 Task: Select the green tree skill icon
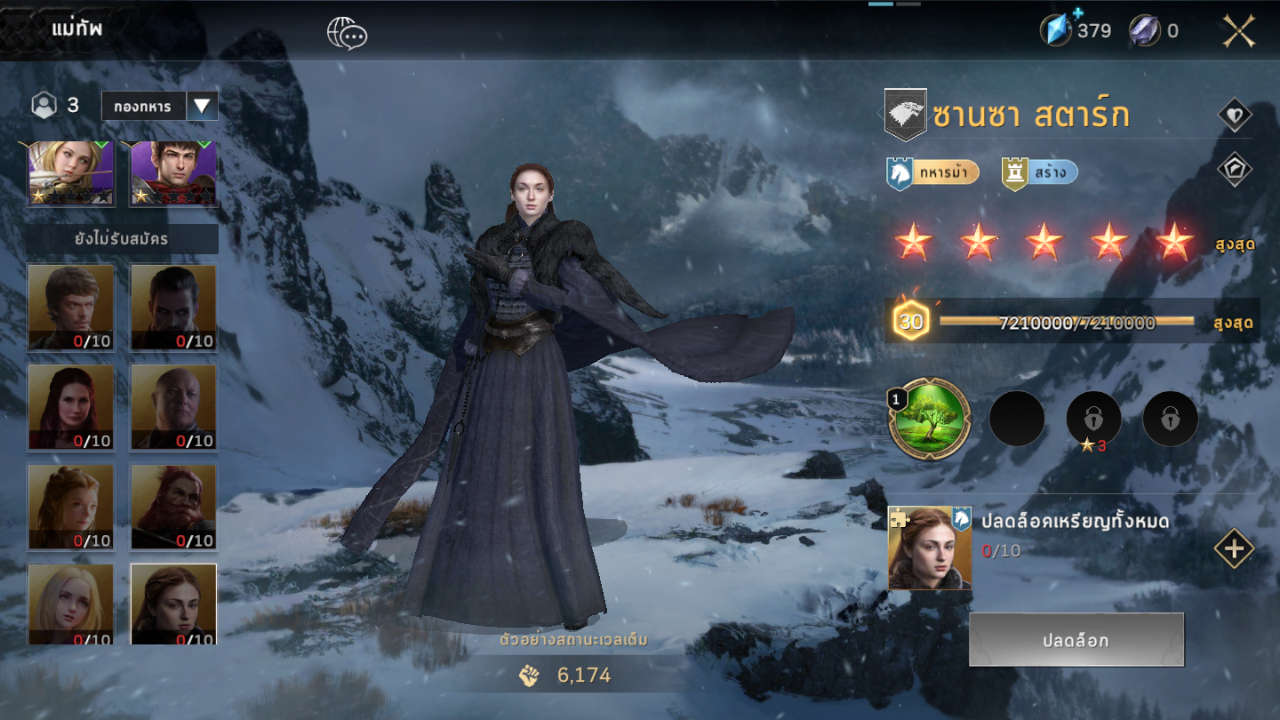coord(929,419)
